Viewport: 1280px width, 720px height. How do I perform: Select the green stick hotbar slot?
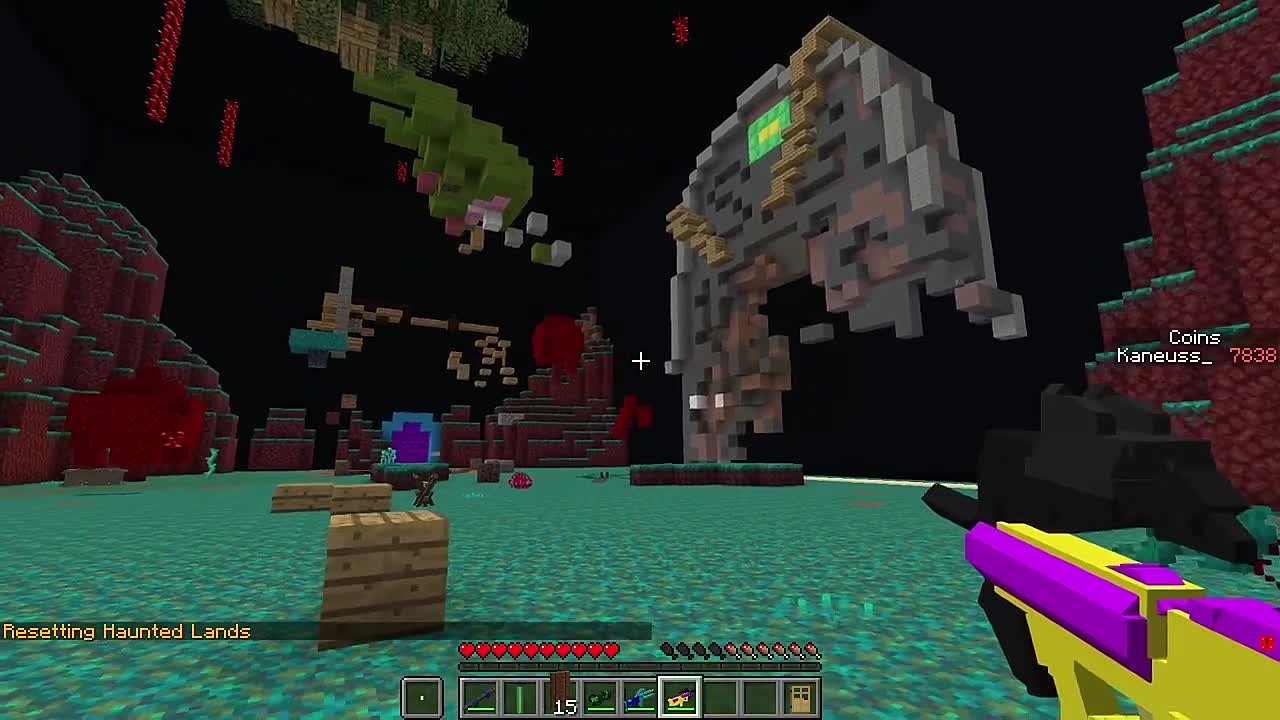coord(520,697)
